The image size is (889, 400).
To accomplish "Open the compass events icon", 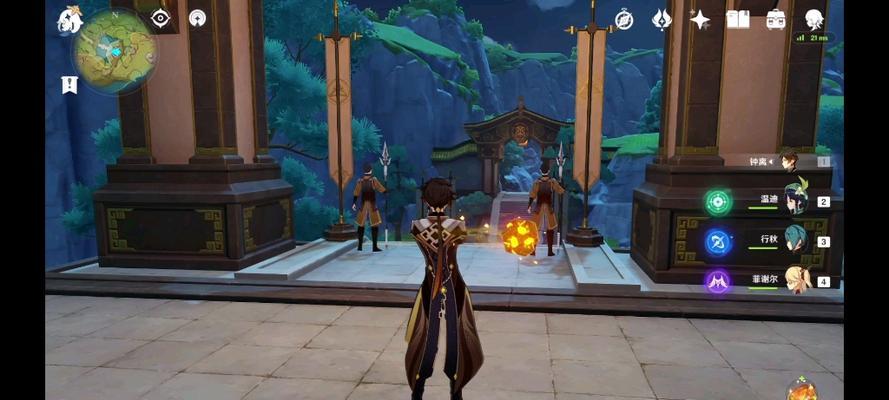I will tap(624, 19).
